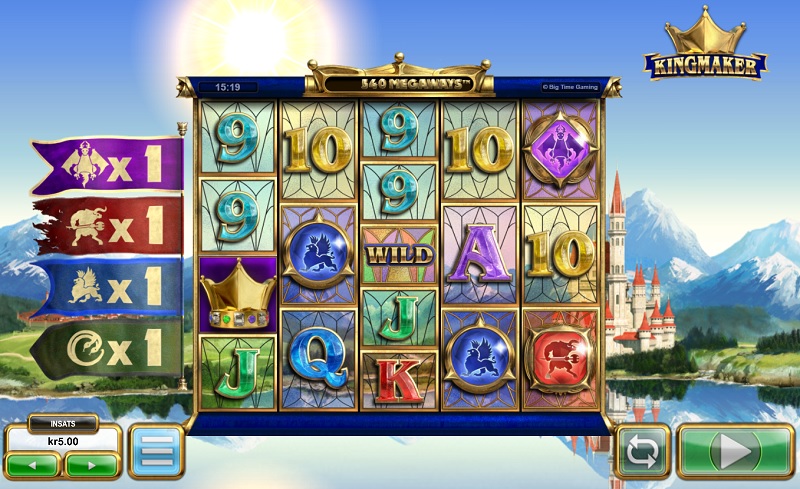Decrease the bet with left arrow

pos(33,465)
